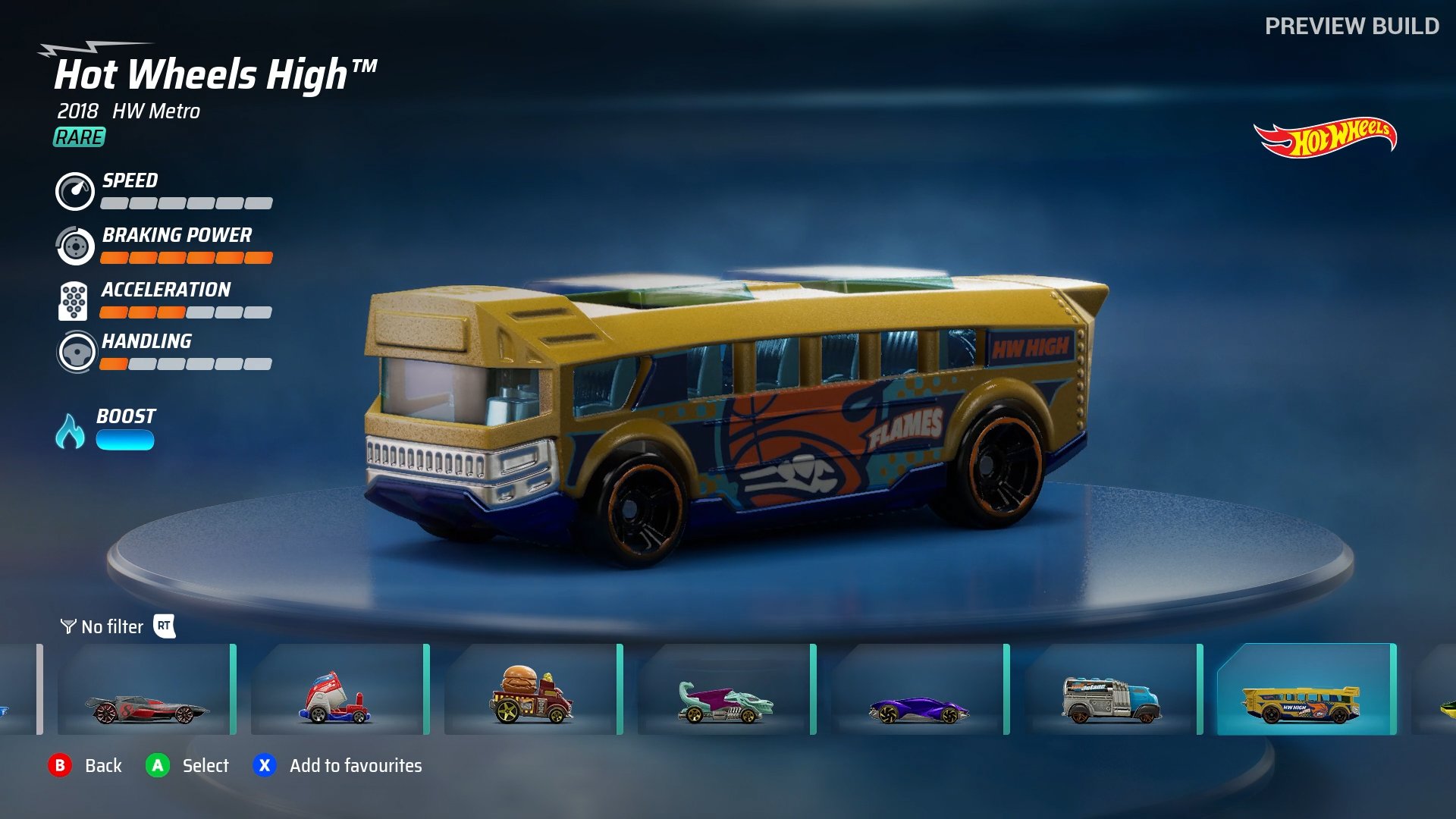This screenshot has height=819, width=1456.
Task: Click the Acceleration pedal icon
Action: click(74, 301)
